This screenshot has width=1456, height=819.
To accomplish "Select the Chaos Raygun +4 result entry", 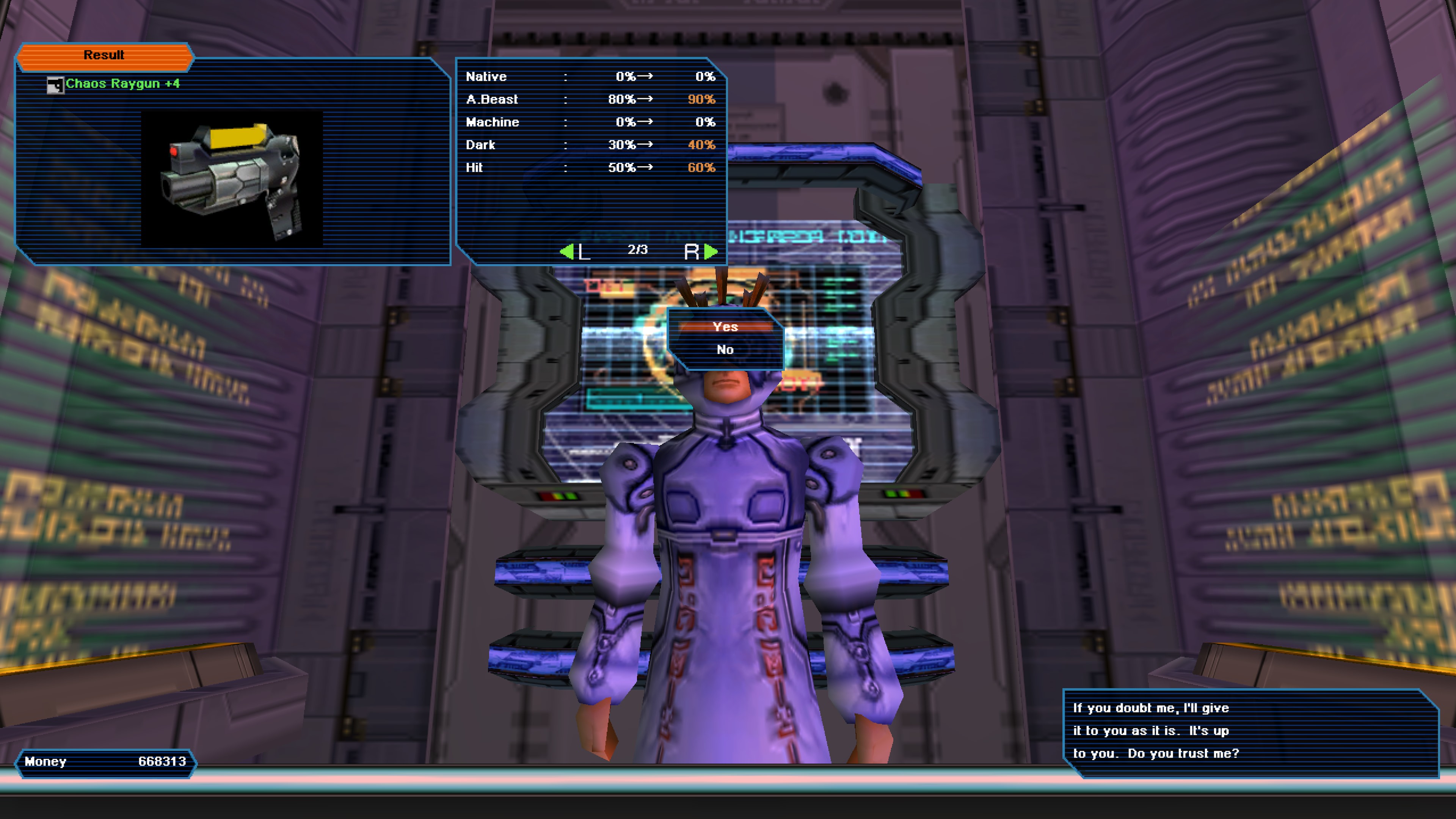I will 122,84.
